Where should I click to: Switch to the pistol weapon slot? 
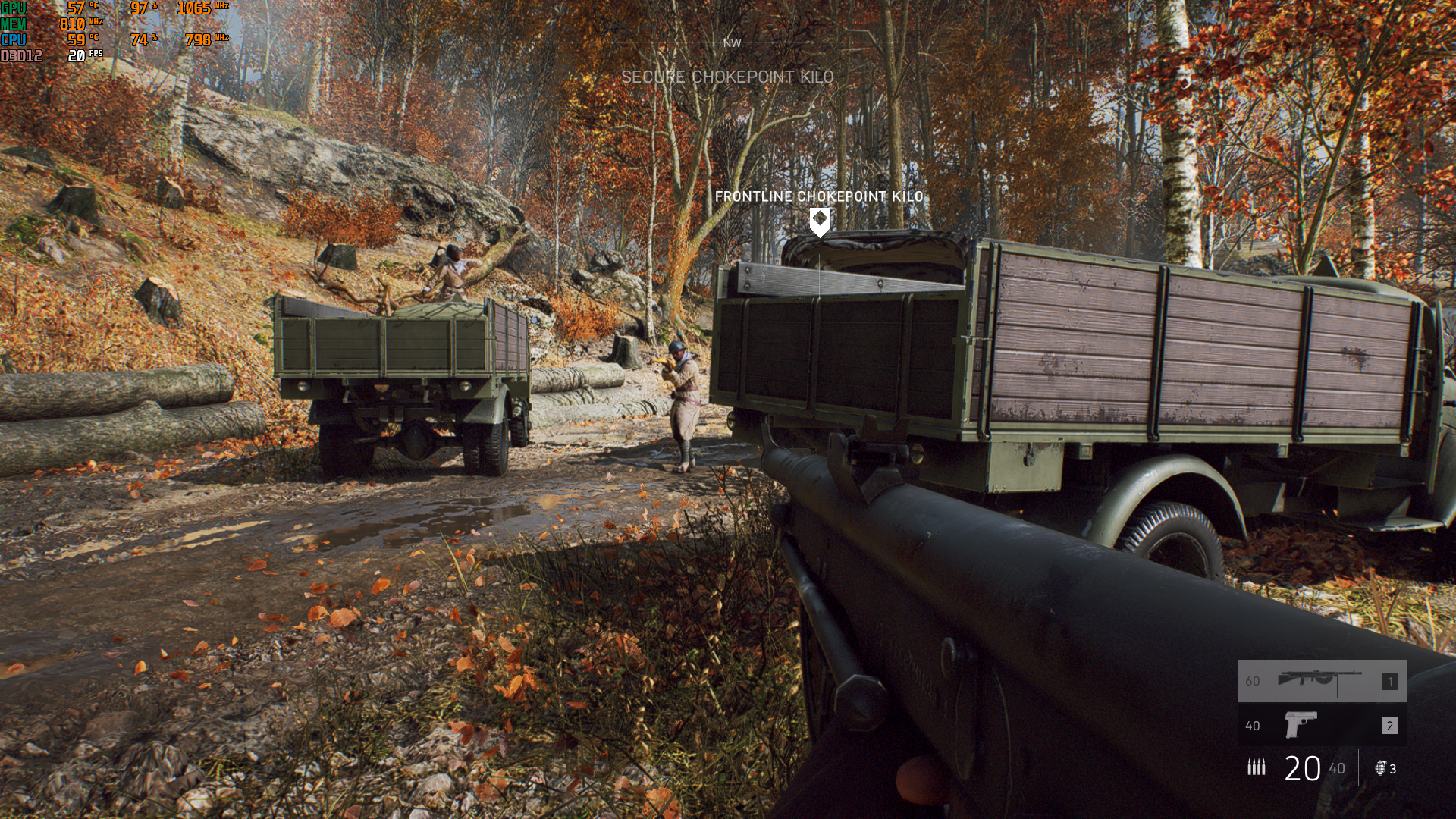(1322, 725)
